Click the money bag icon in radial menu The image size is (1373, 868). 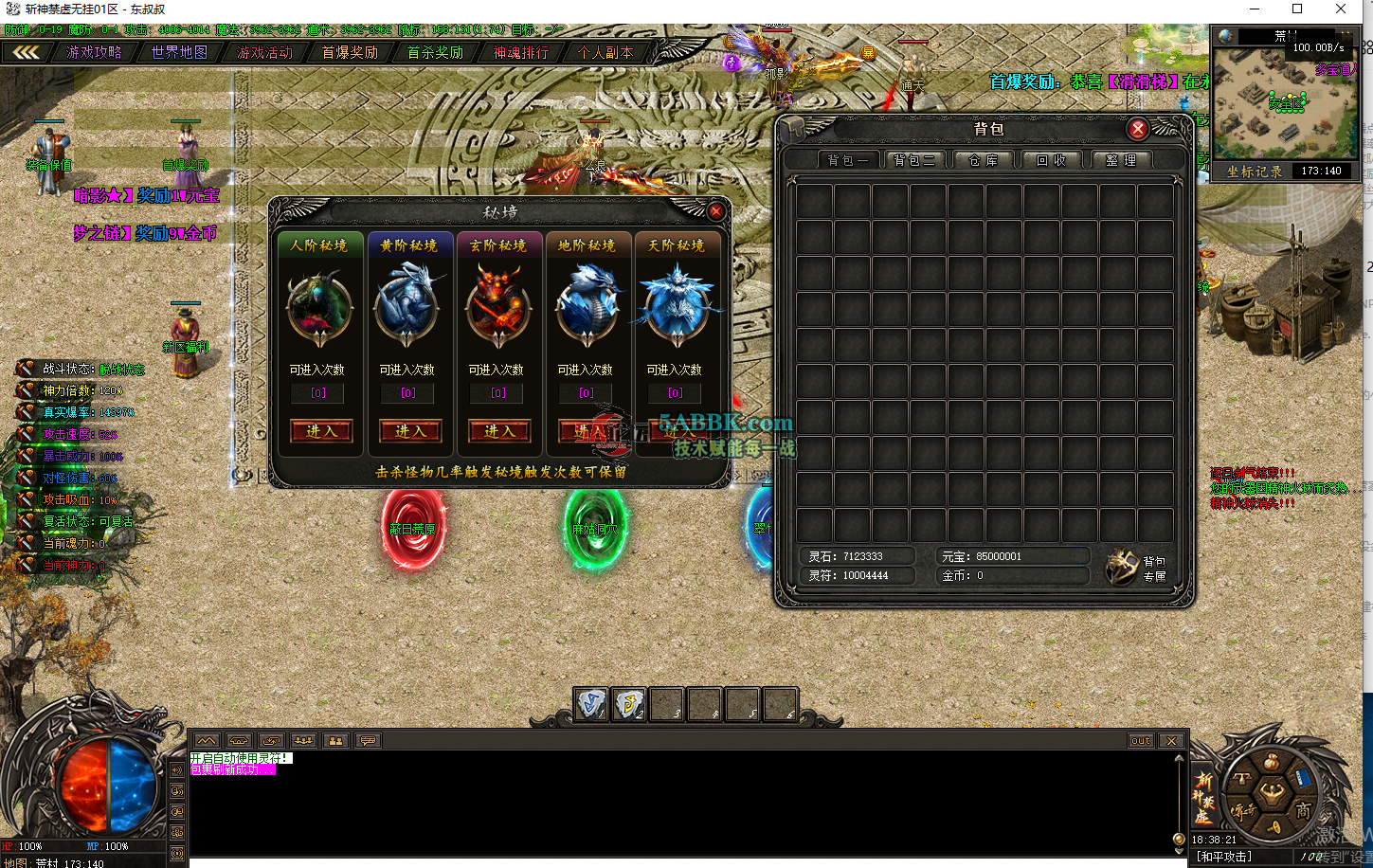click(1272, 761)
